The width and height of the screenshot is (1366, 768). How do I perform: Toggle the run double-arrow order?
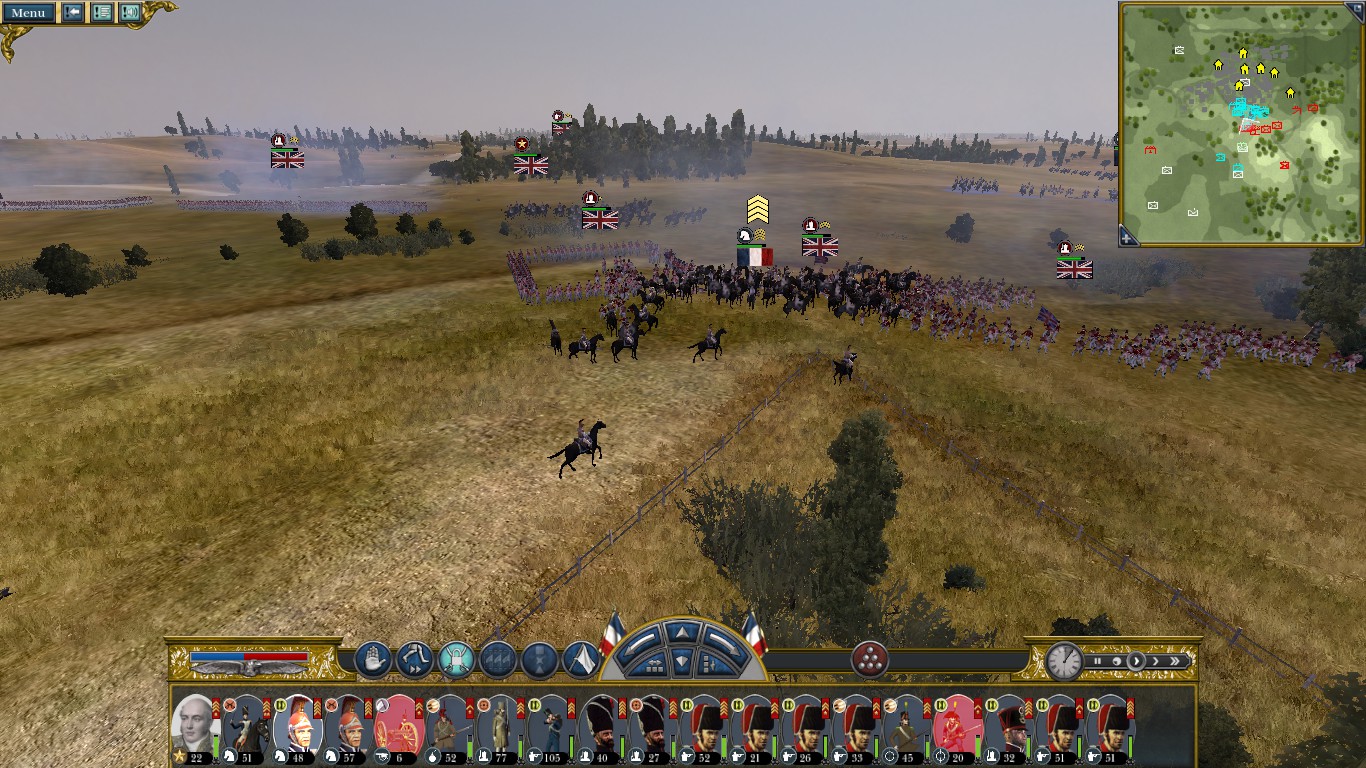[414, 660]
